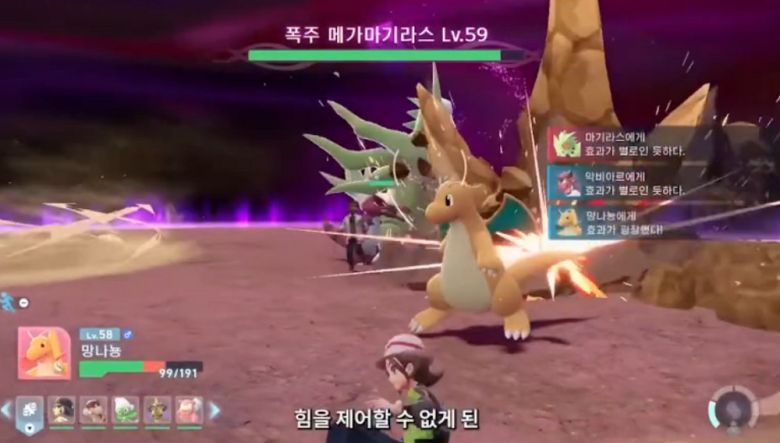Activate the circular Mega Evolution gauge
780x443 pixels.
733,411
